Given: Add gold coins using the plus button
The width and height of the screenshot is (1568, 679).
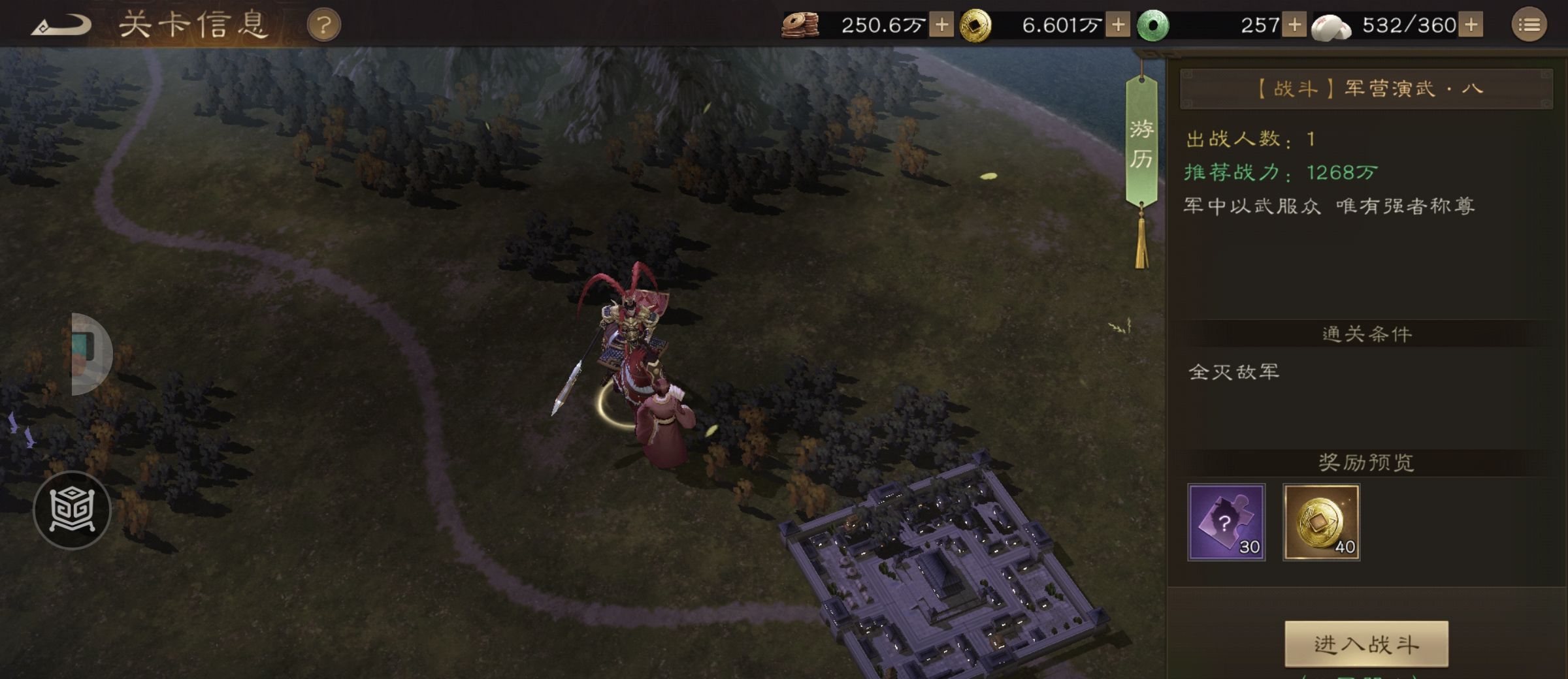Looking at the screenshot, I should pyautogui.click(x=1118, y=25).
